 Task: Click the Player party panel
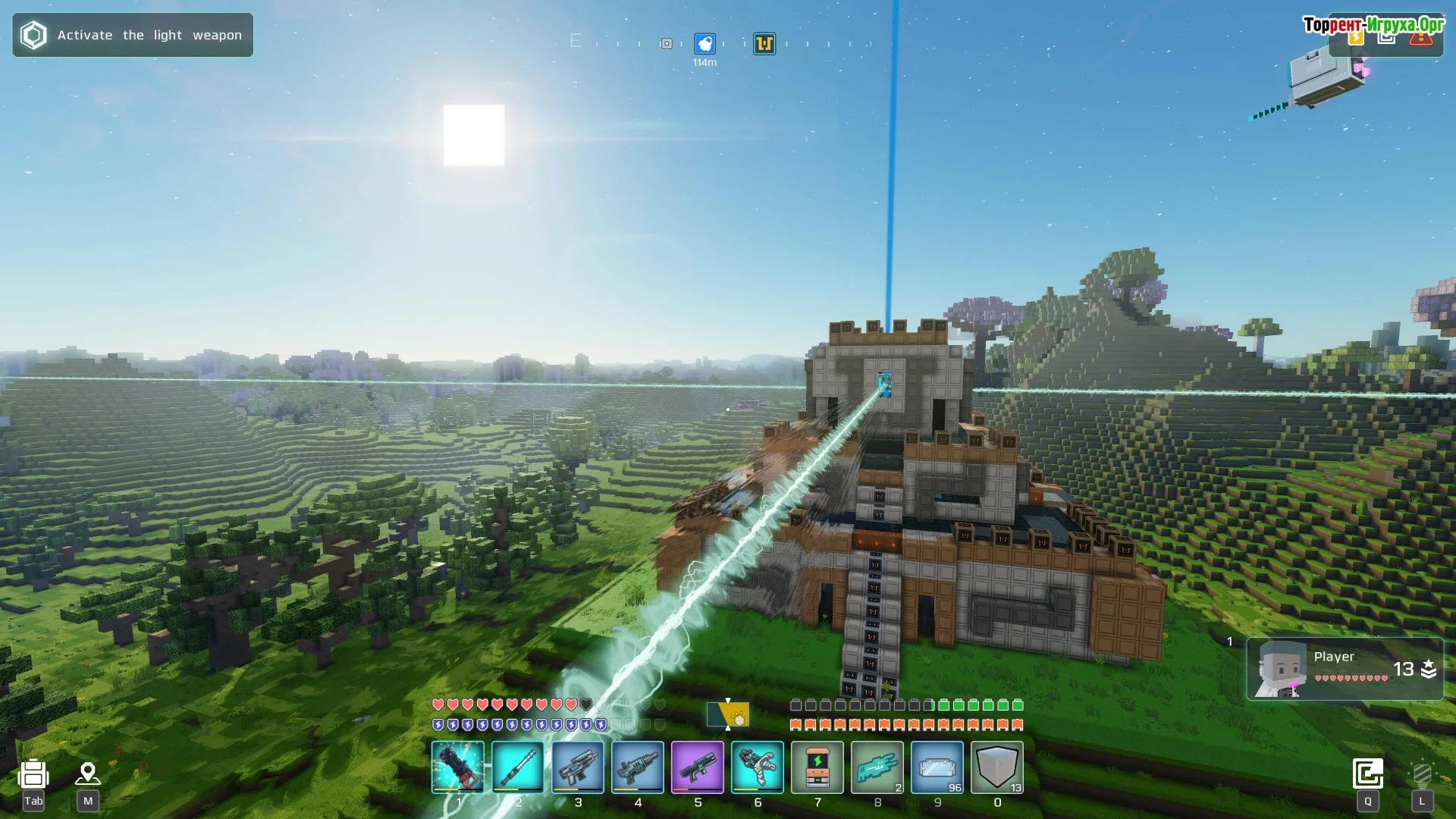pos(1345,668)
